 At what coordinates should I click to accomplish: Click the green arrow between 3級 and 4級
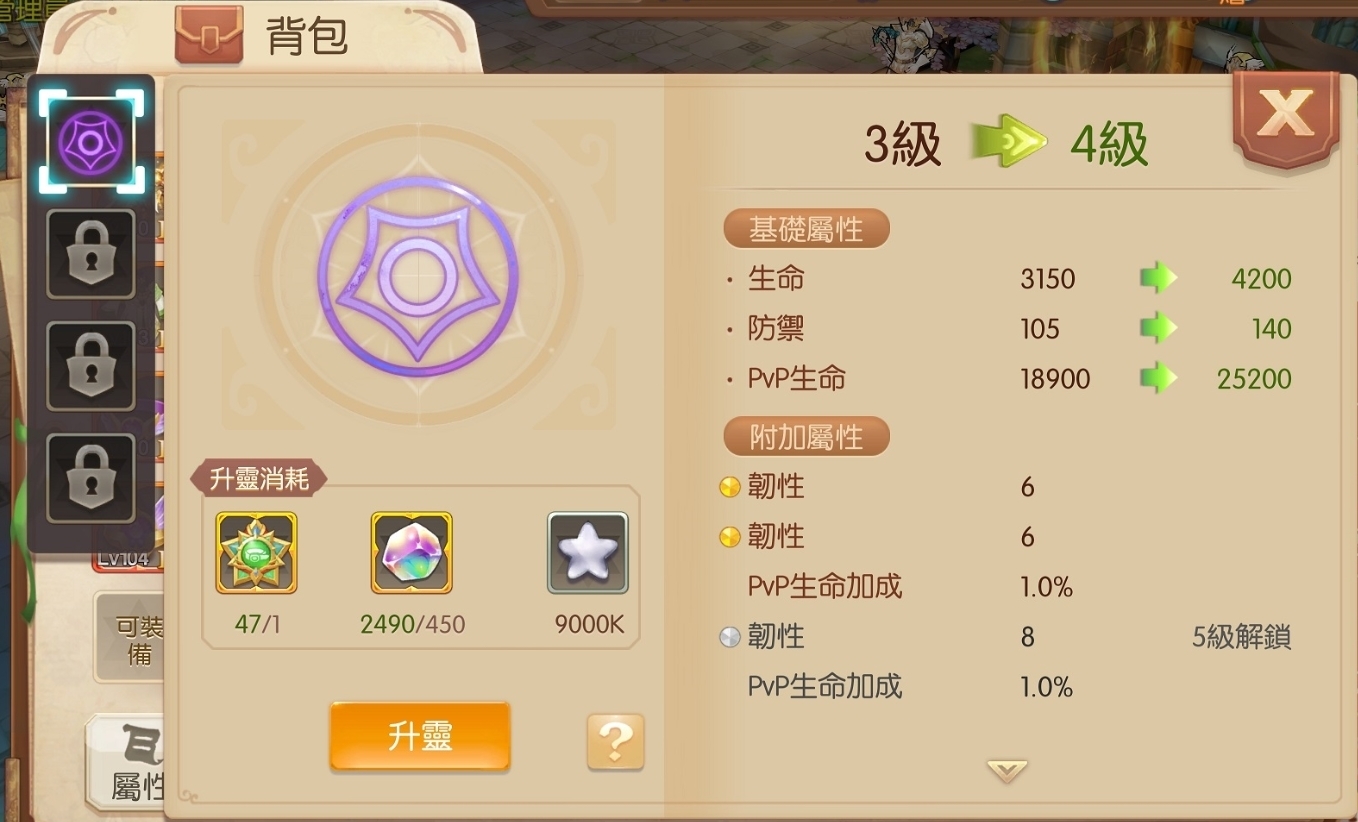(x=1009, y=141)
